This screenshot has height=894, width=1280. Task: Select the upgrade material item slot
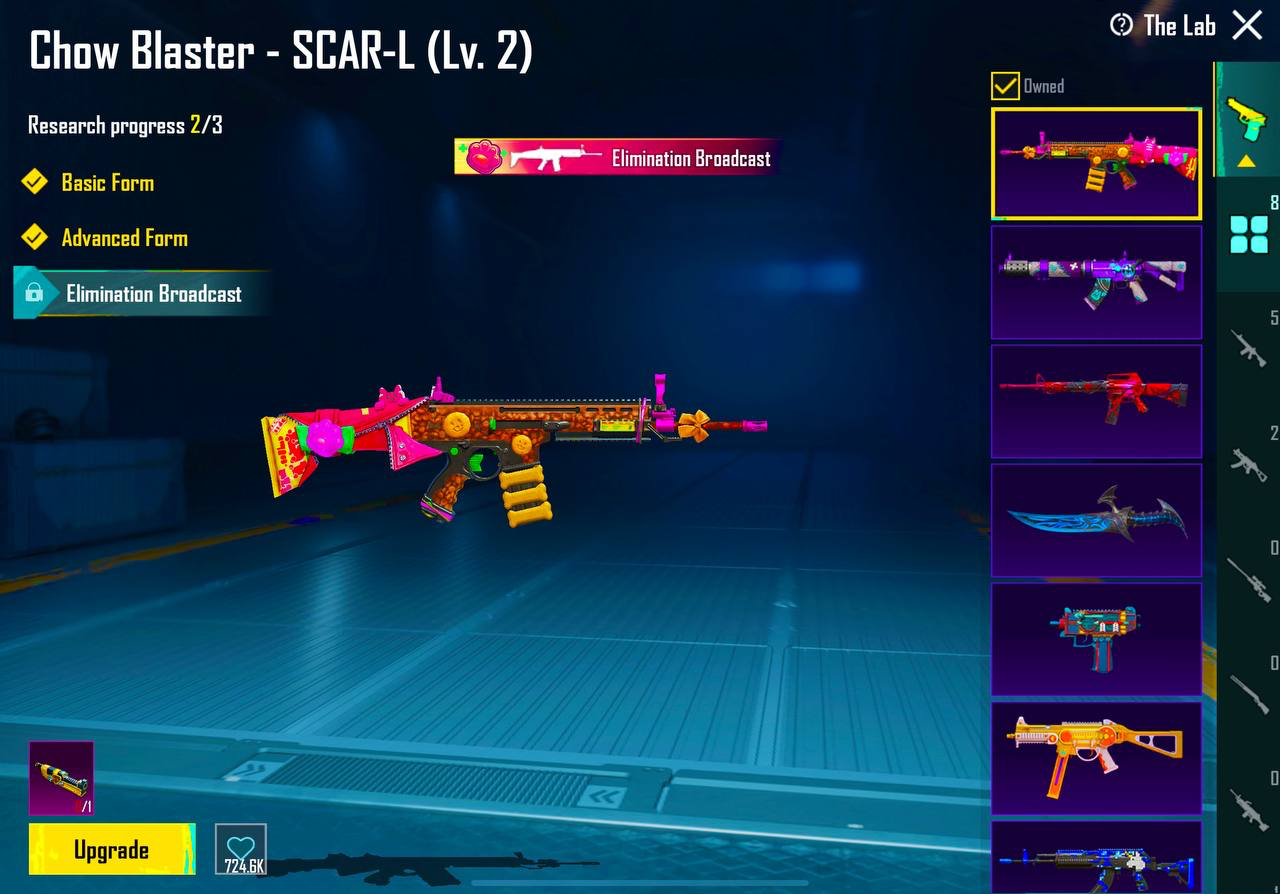61,778
